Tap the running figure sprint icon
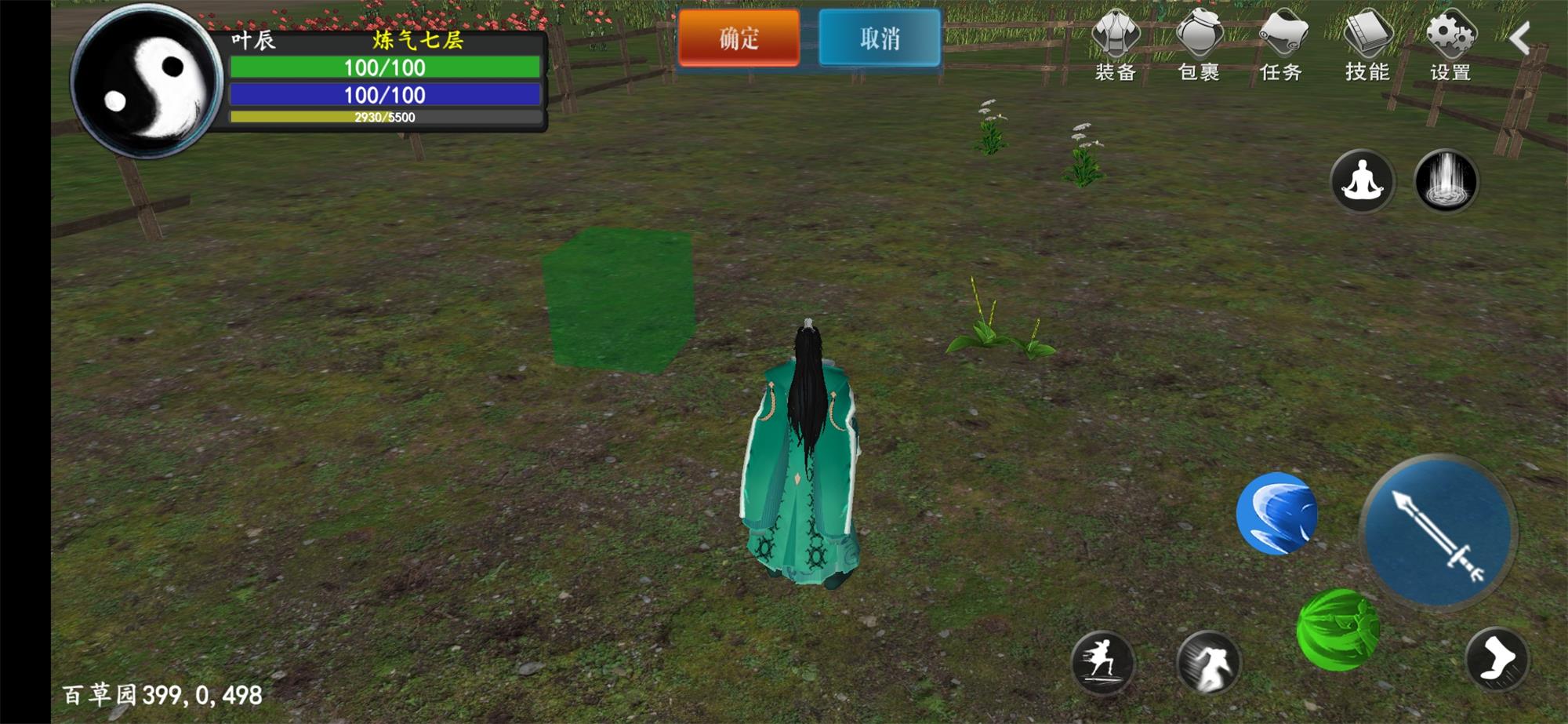 tap(1102, 663)
